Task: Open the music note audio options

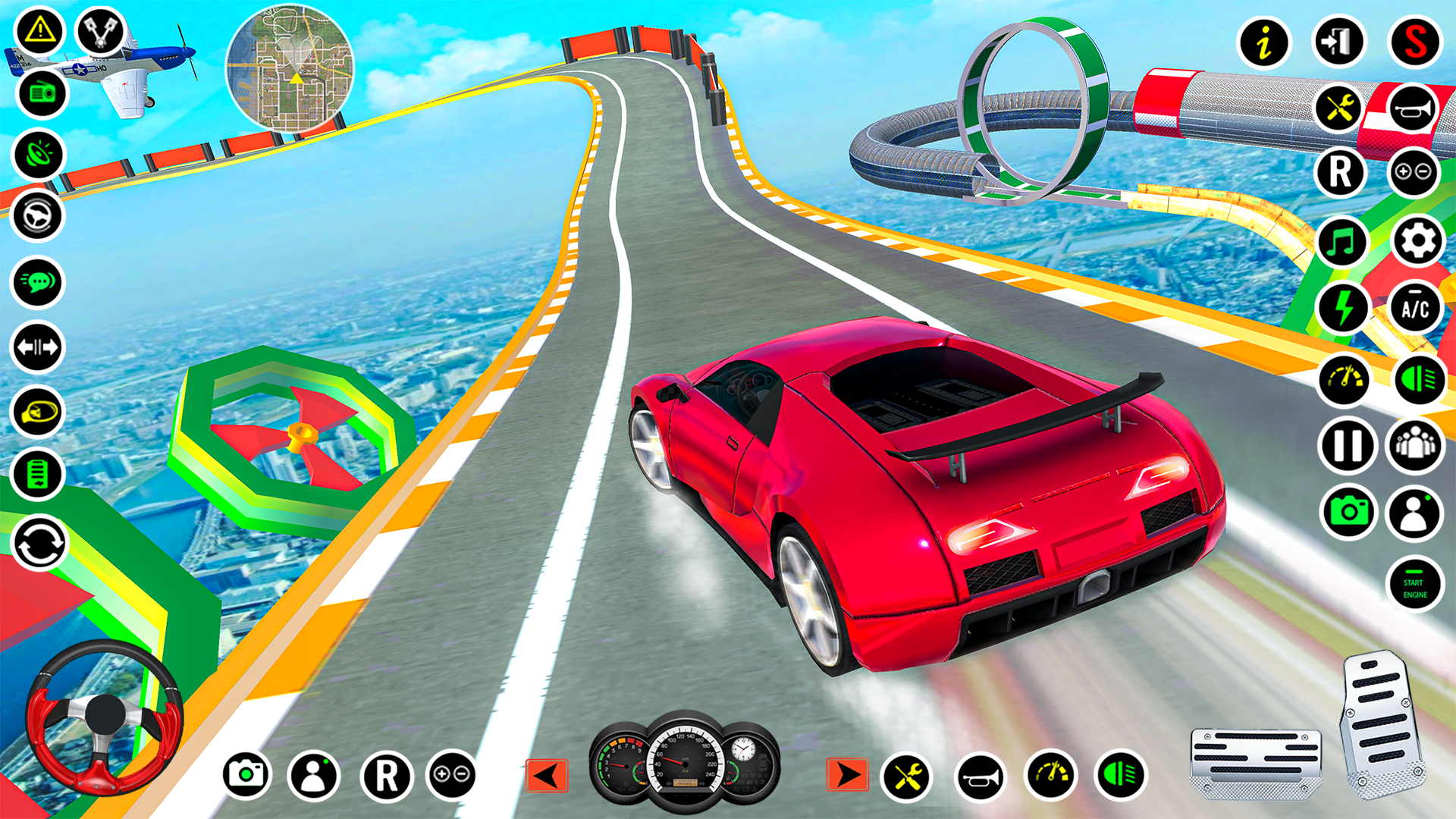Action: (x=1342, y=243)
